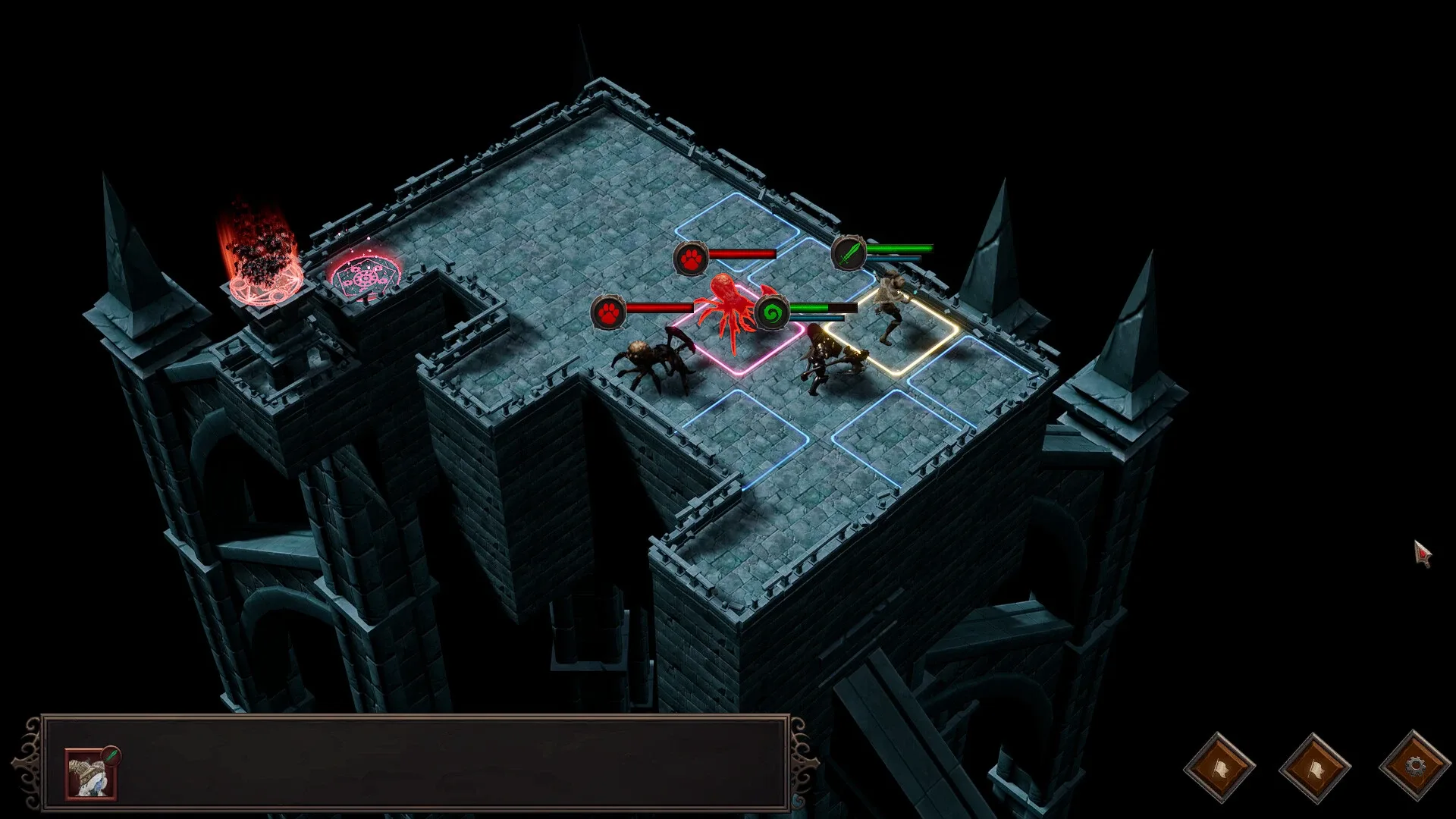Click the pink magic circle rune
This screenshot has width=1456, height=819.
click(366, 277)
